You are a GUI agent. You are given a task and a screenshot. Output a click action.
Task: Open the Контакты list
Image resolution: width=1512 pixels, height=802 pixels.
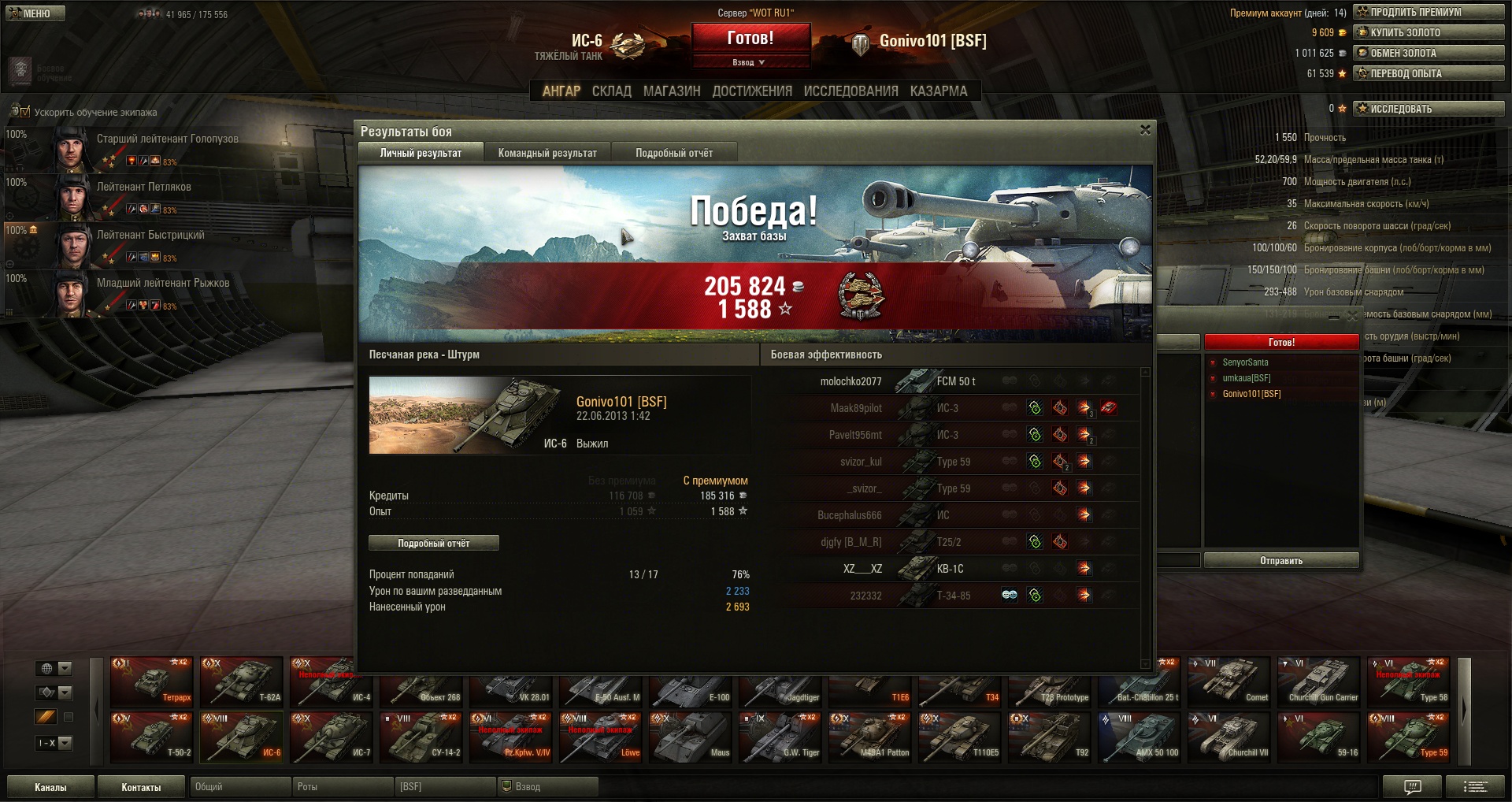[x=141, y=787]
